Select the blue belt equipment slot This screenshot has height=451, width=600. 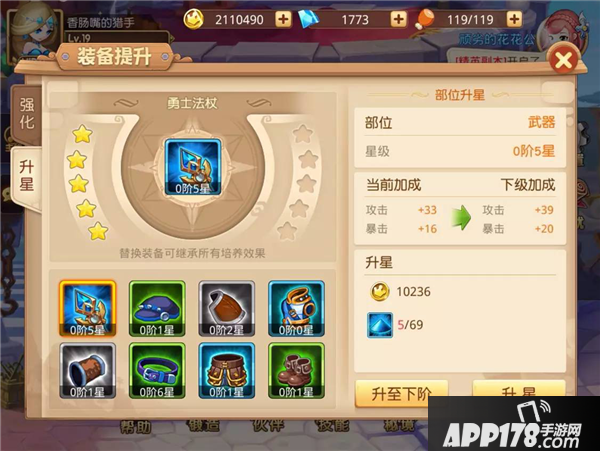point(156,371)
